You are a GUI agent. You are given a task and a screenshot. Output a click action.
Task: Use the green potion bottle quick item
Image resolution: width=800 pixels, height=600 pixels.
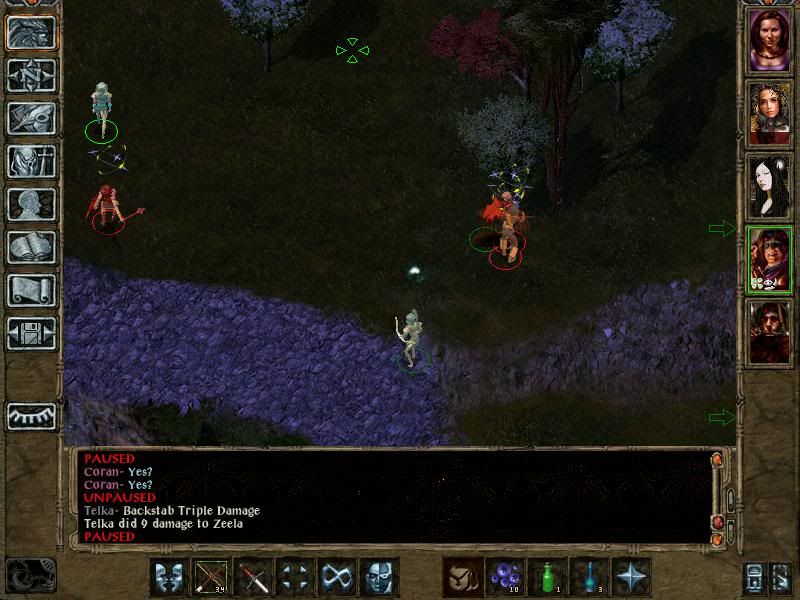547,577
